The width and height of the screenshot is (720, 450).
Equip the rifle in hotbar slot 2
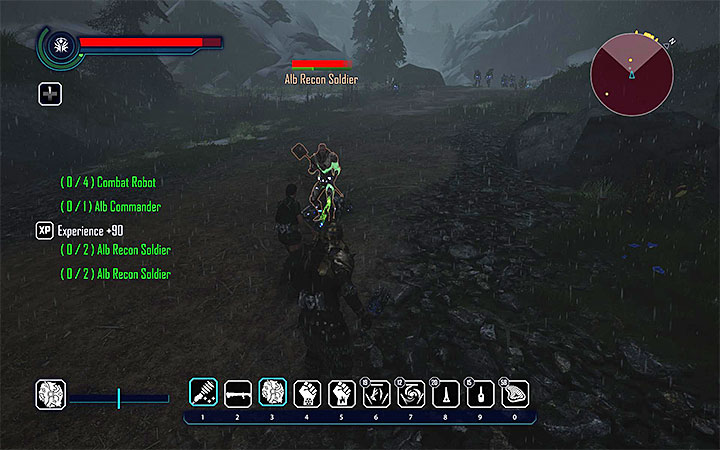[x=238, y=393]
